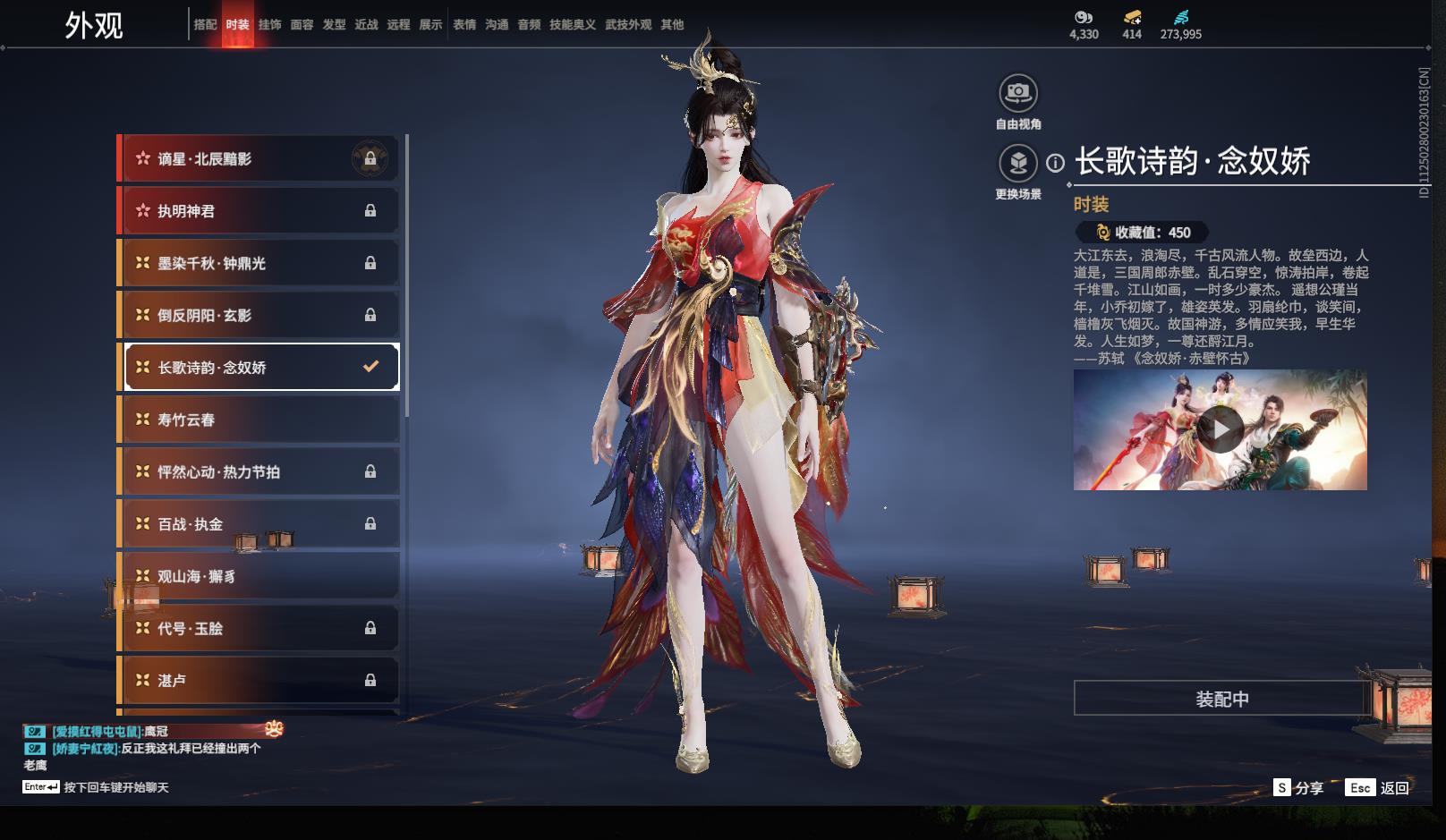Open the 挂饰 accessories tab
Image resolution: width=1446 pixels, height=840 pixels.
tap(269, 25)
